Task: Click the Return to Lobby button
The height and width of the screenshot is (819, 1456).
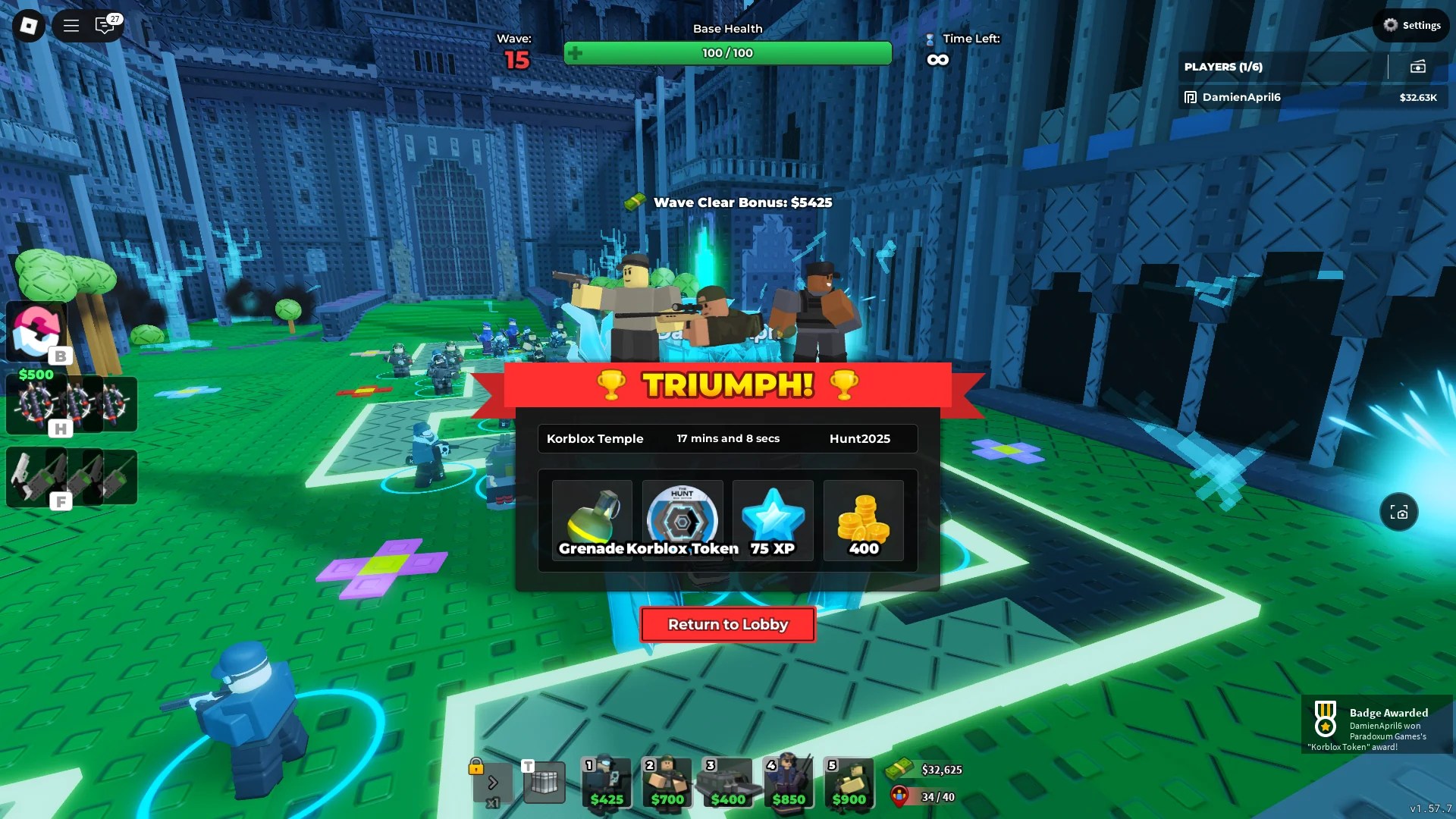Action: pos(727,624)
